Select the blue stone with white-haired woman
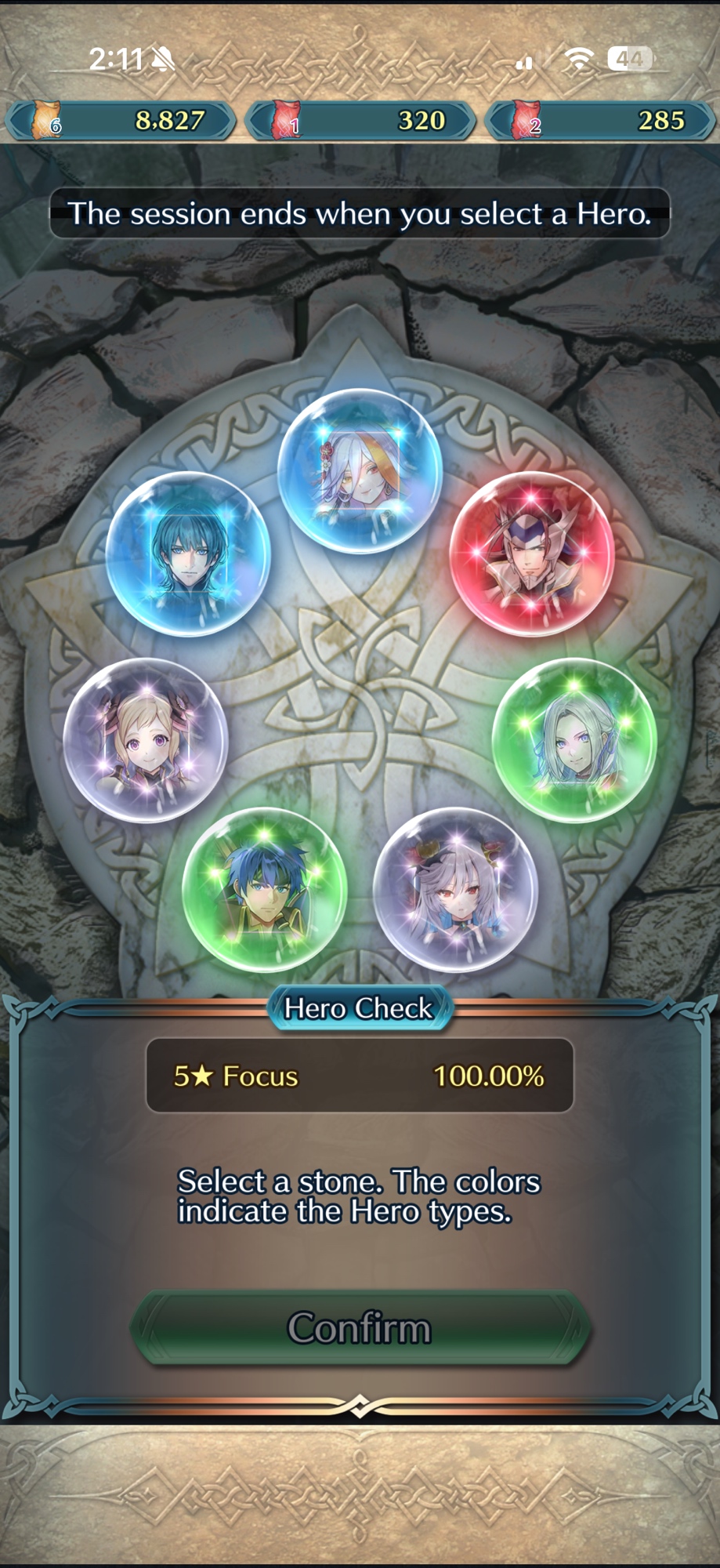 360,470
